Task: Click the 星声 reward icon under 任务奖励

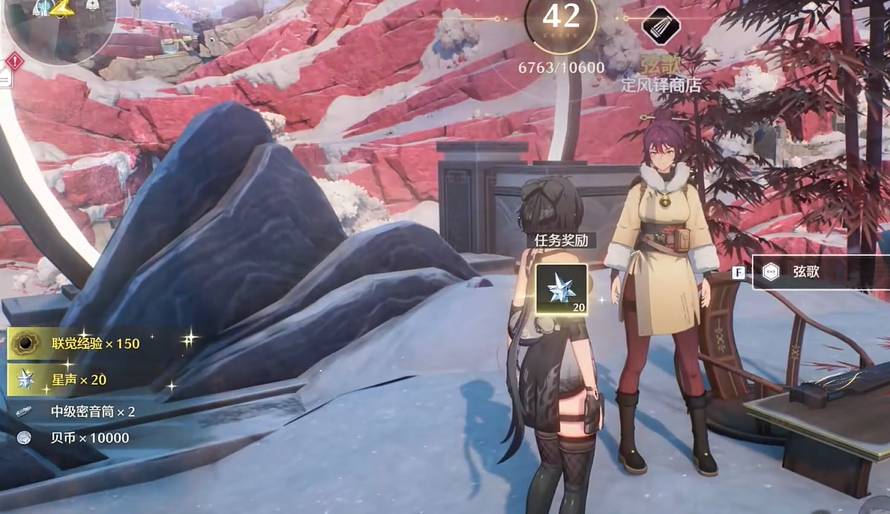Action: pos(561,289)
